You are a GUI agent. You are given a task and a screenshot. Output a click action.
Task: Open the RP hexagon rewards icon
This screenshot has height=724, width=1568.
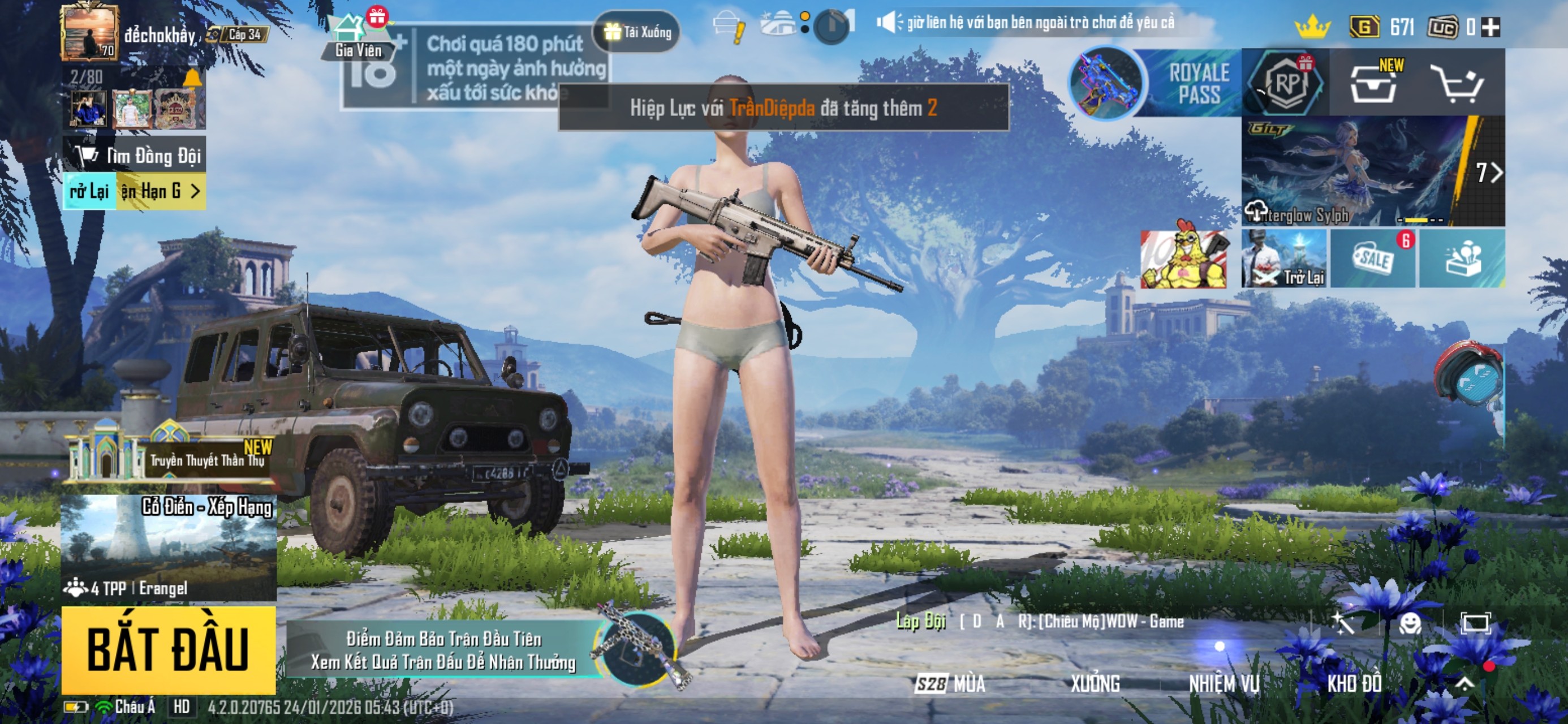pos(1285,83)
